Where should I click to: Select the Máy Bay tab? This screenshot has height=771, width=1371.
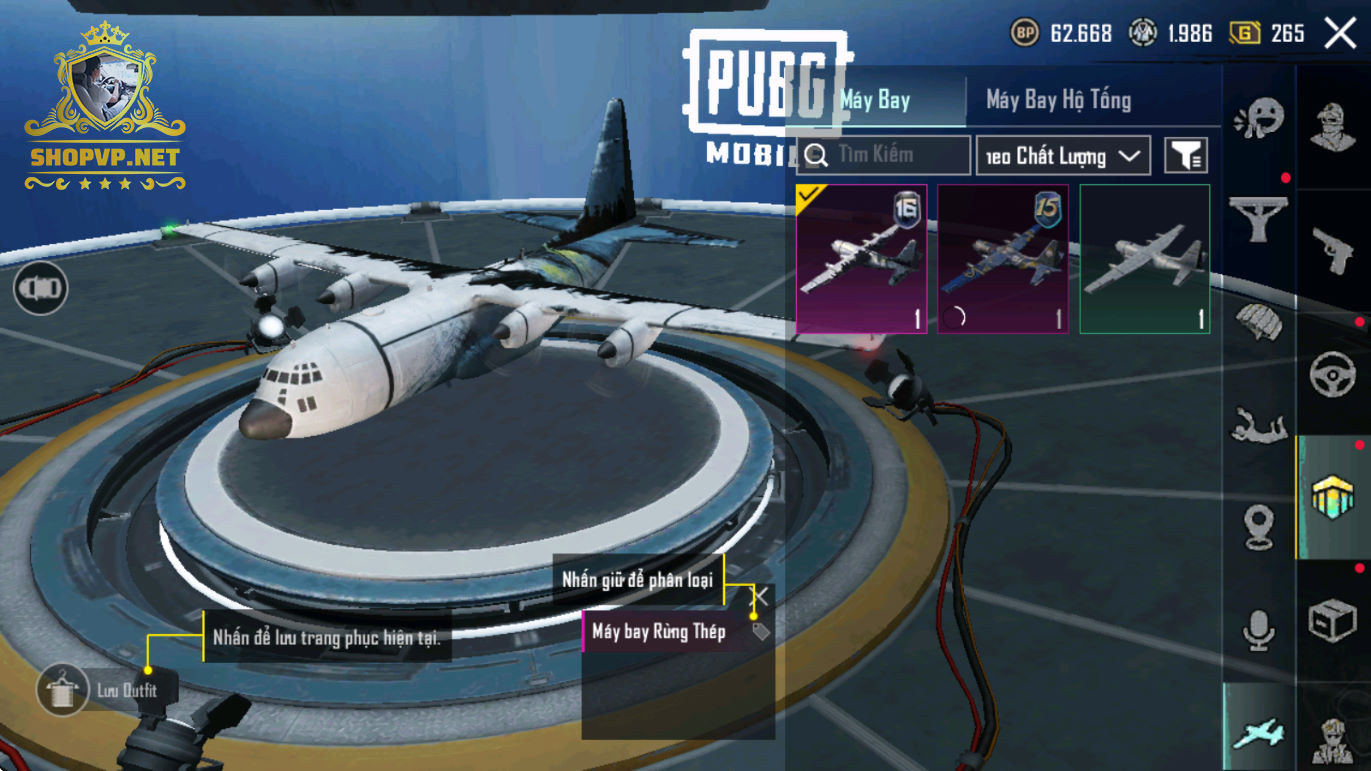click(x=876, y=100)
